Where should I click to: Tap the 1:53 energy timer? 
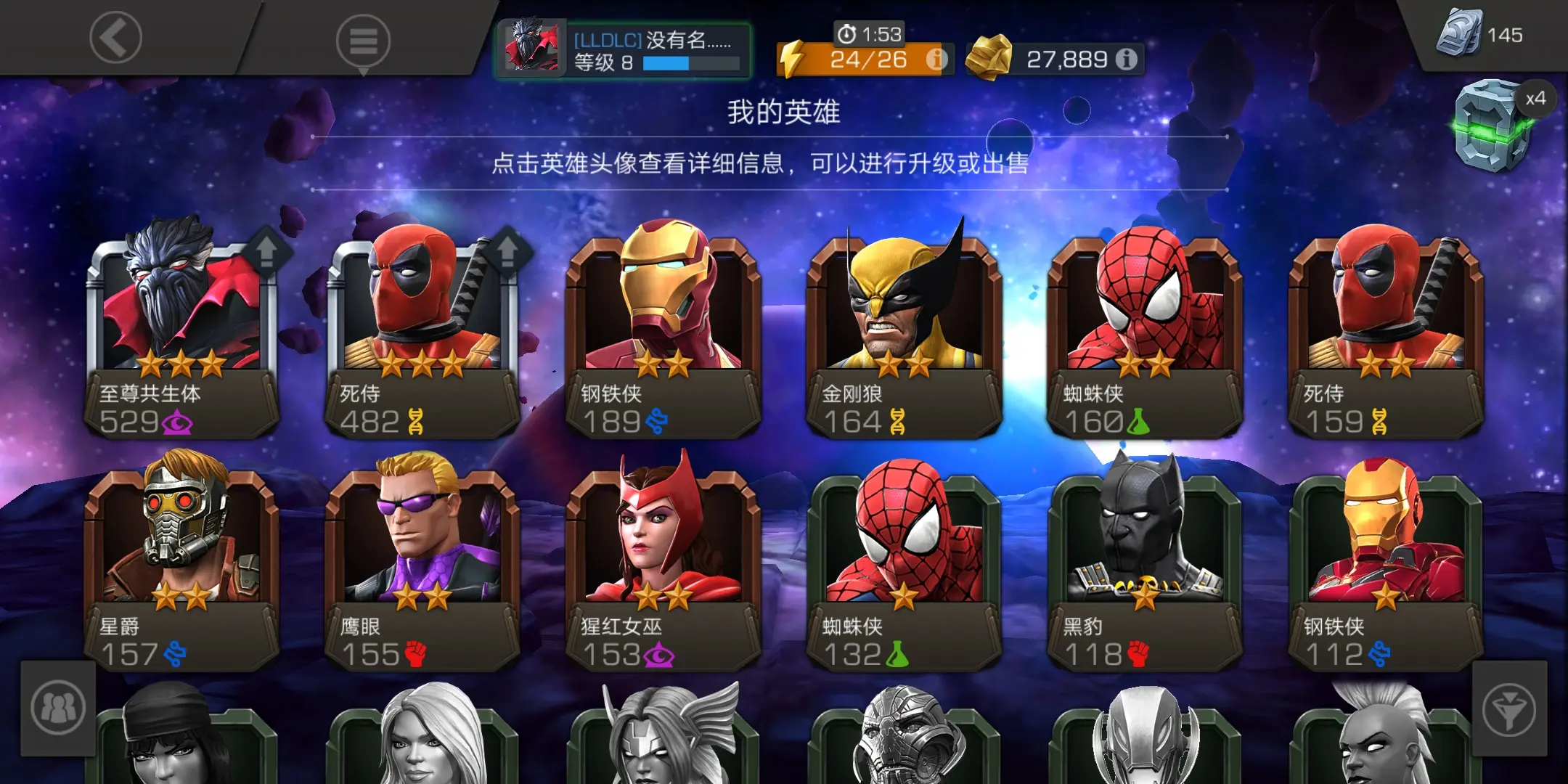(868, 33)
